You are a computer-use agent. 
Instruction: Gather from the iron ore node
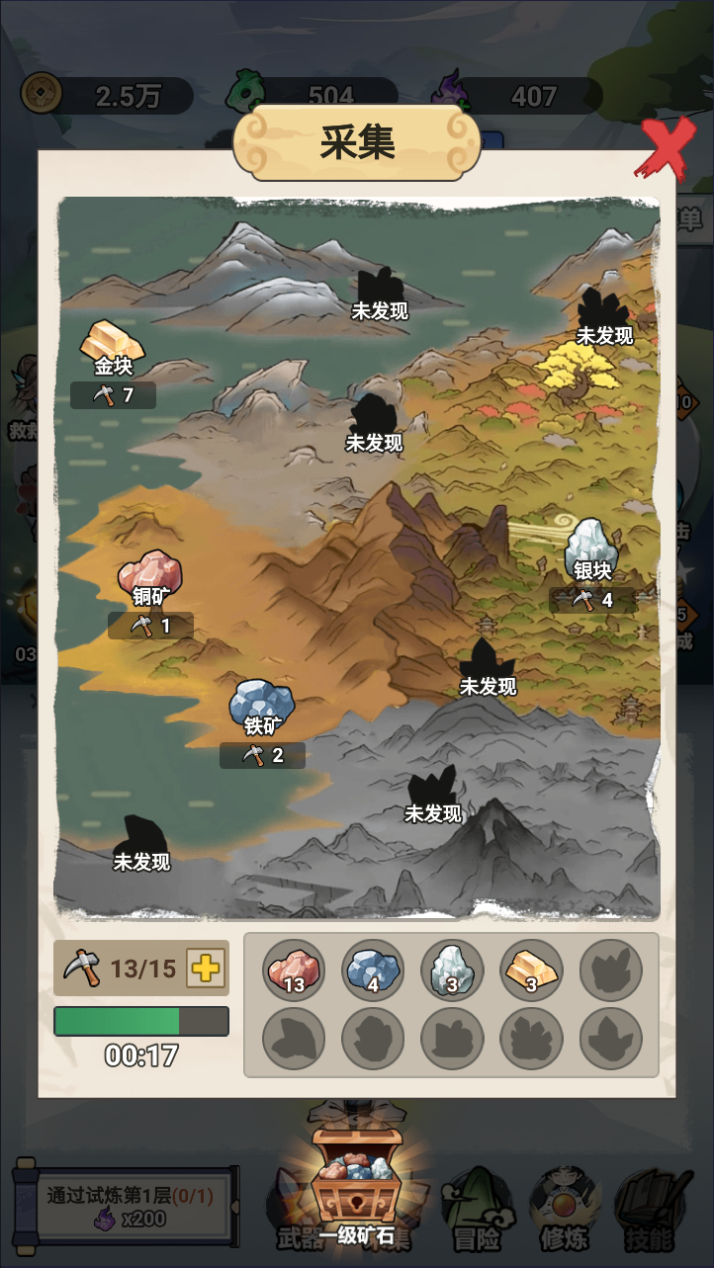coord(262,705)
